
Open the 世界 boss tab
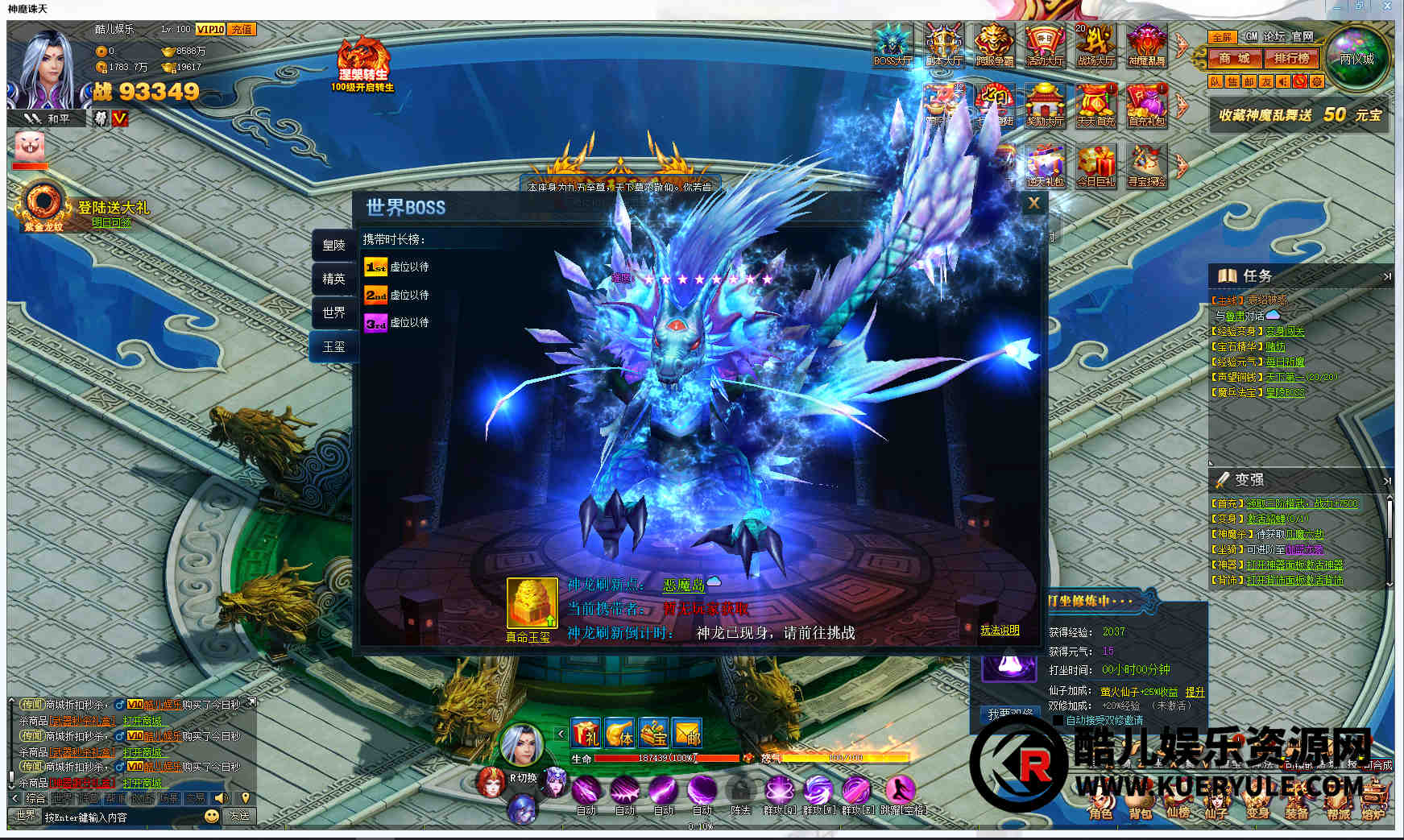pos(333,312)
